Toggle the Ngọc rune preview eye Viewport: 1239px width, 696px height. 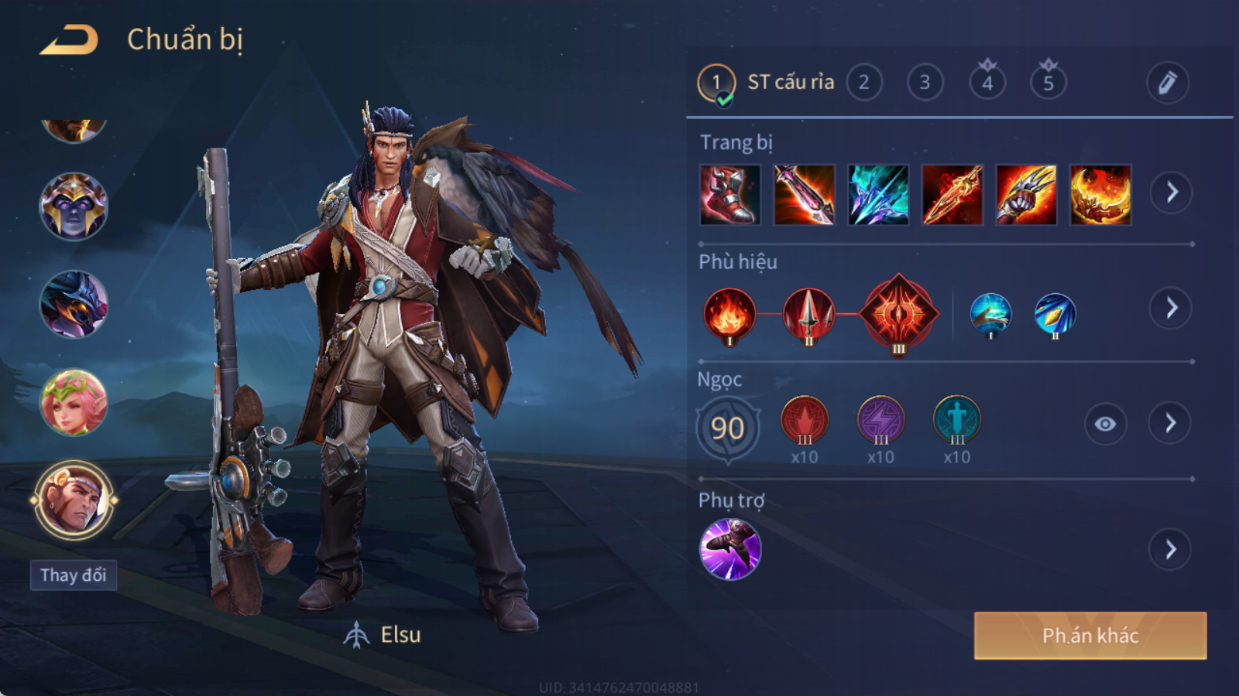click(x=1105, y=424)
